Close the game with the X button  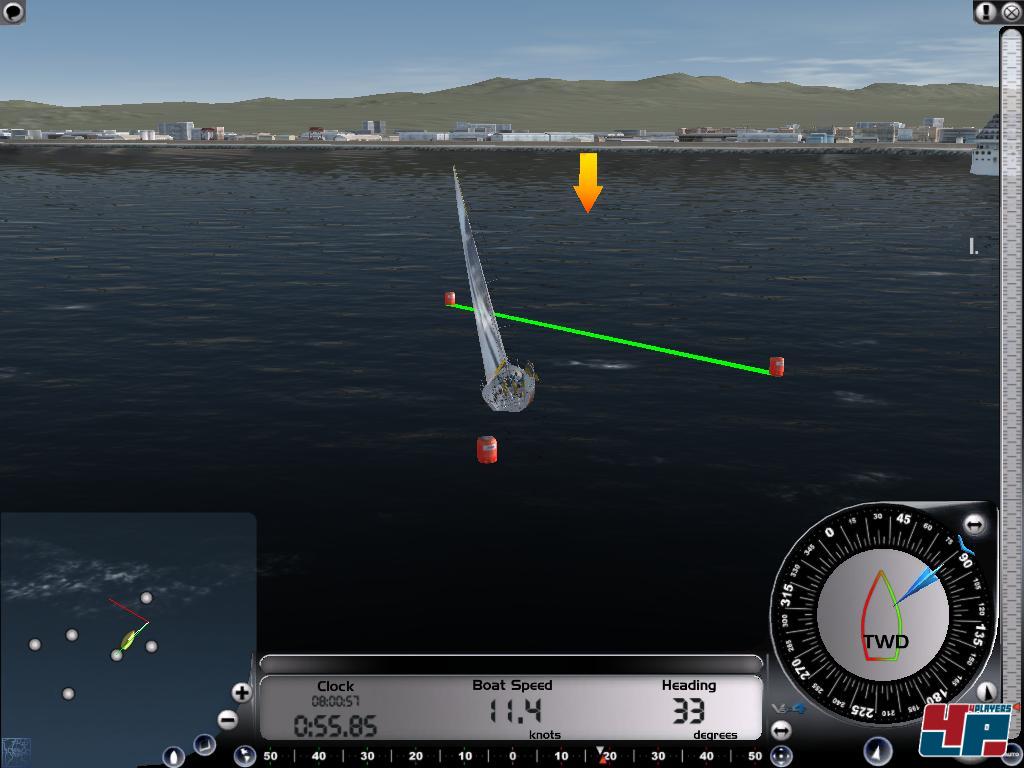[x=1010, y=12]
